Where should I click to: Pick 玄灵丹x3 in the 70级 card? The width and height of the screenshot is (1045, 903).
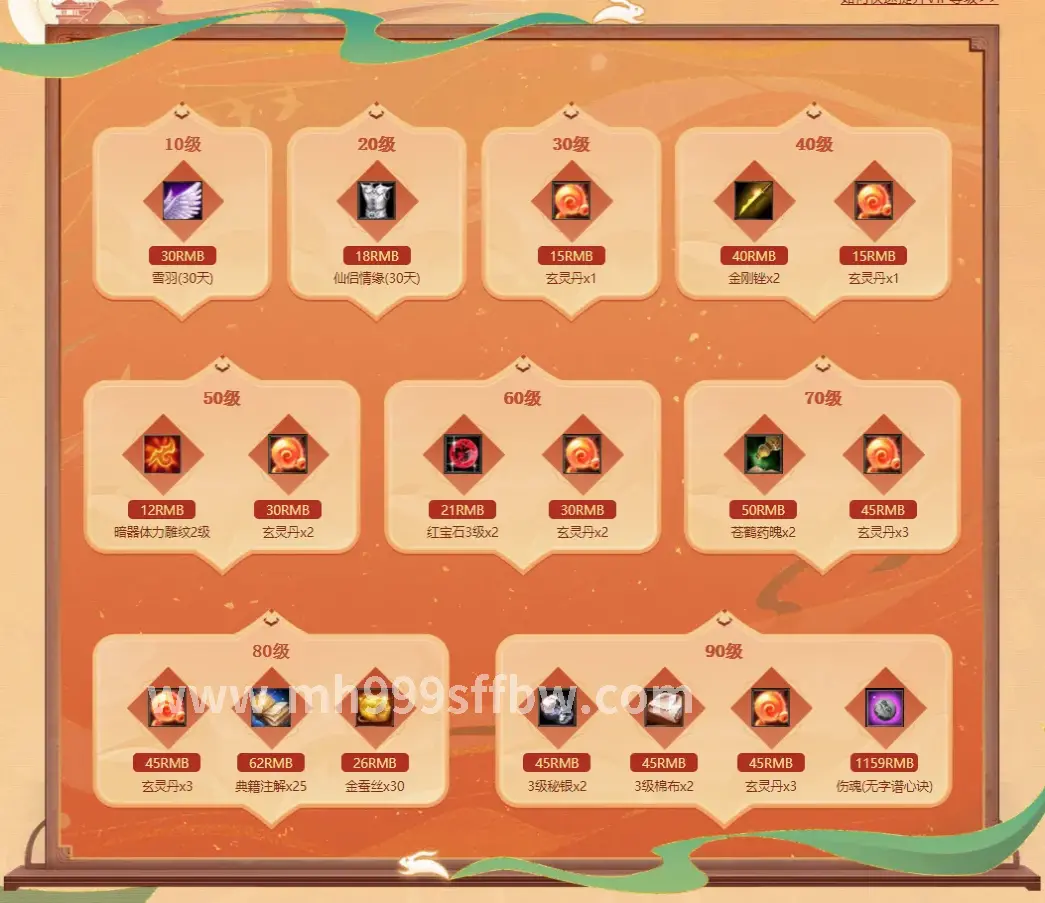coord(882,455)
